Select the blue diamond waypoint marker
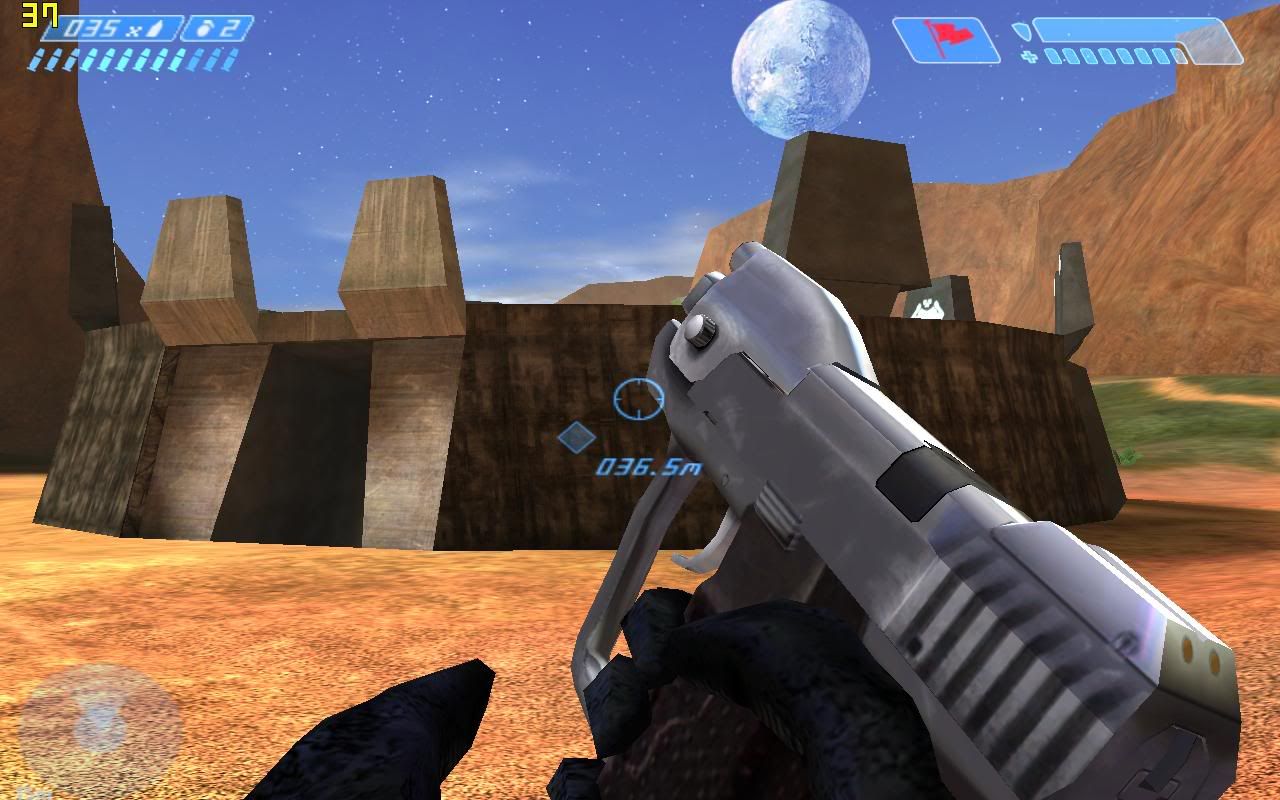1280x800 pixels. click(576, 437)
